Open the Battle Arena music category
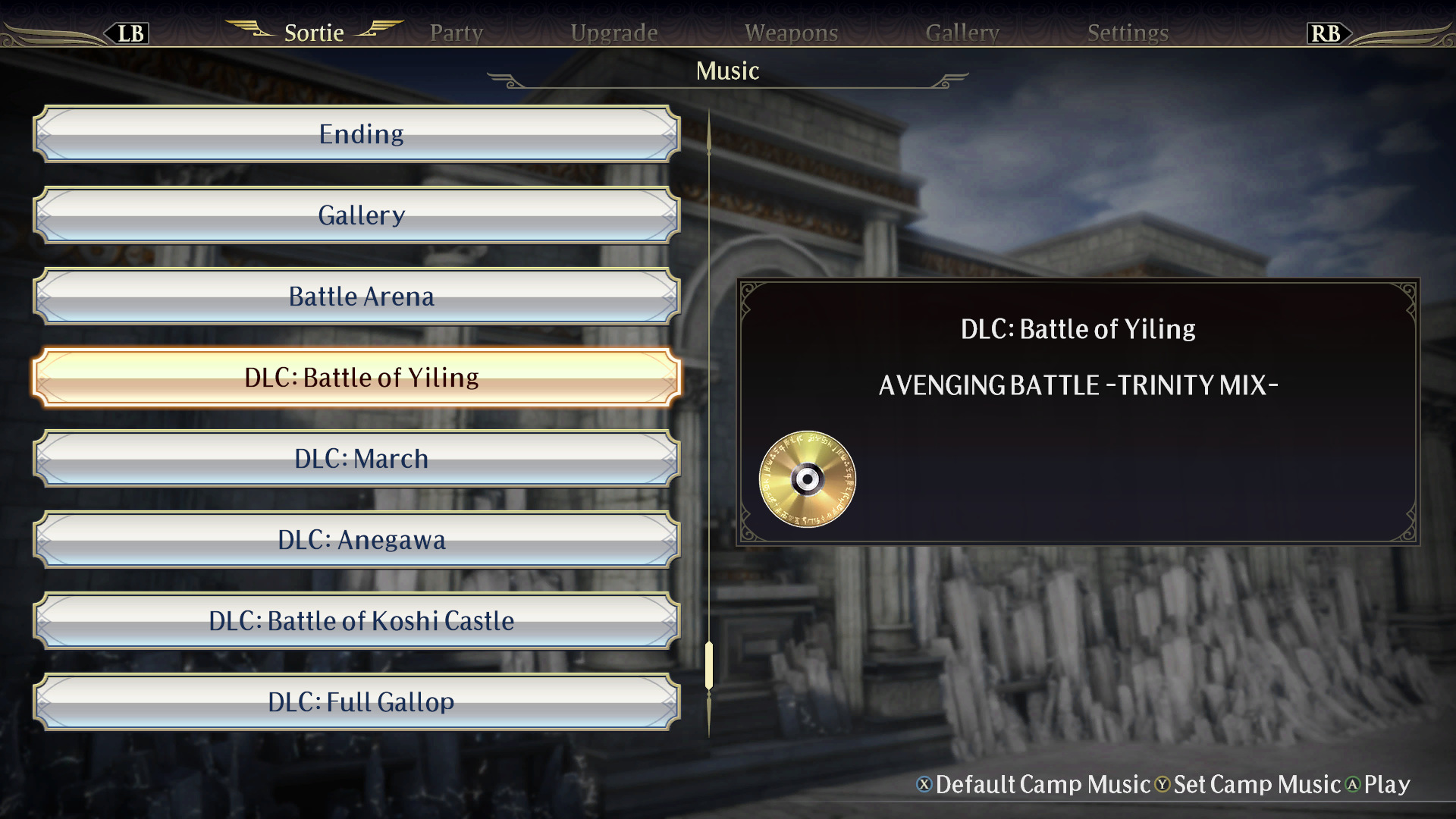 361,296
